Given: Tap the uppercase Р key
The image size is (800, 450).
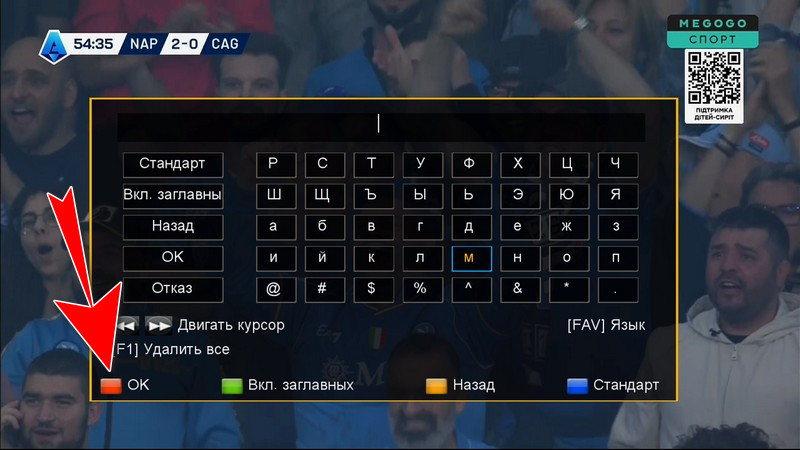Looking at the screenshot, I should coord(274,163).
